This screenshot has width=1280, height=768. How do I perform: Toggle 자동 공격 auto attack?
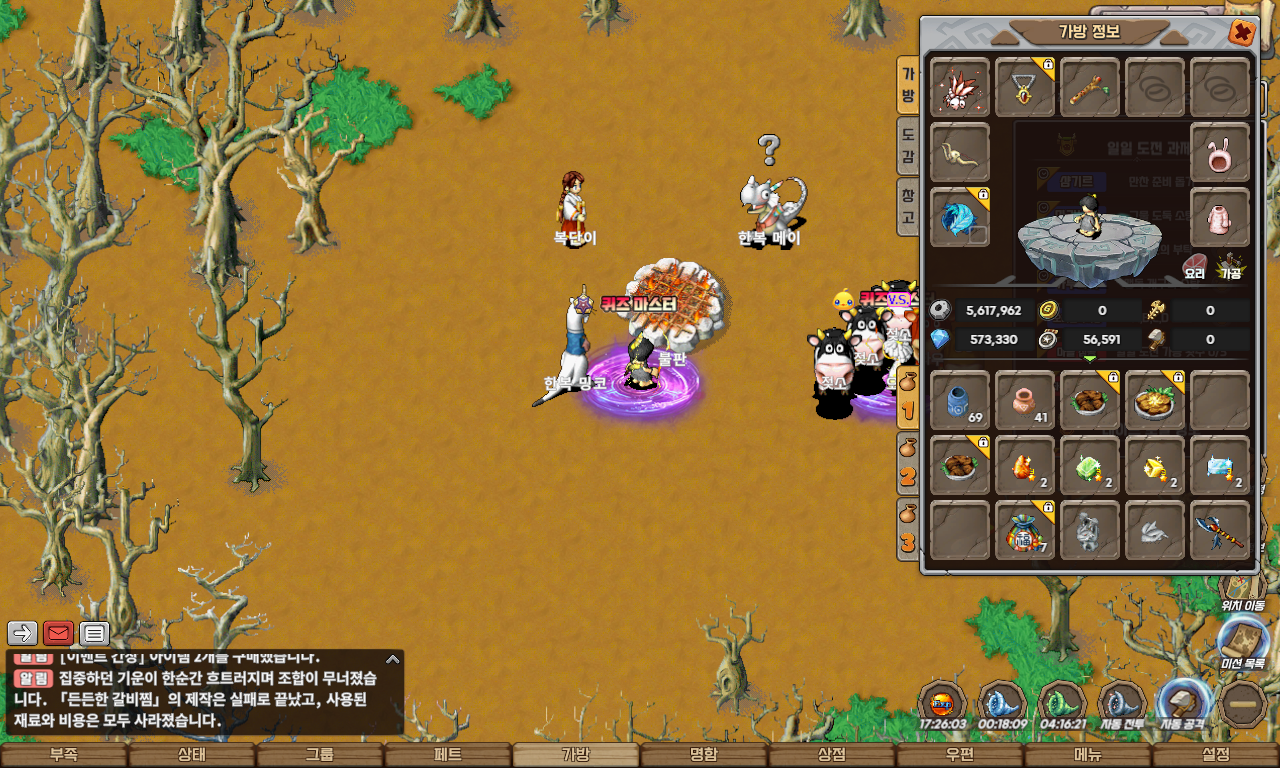point(1185,702)
